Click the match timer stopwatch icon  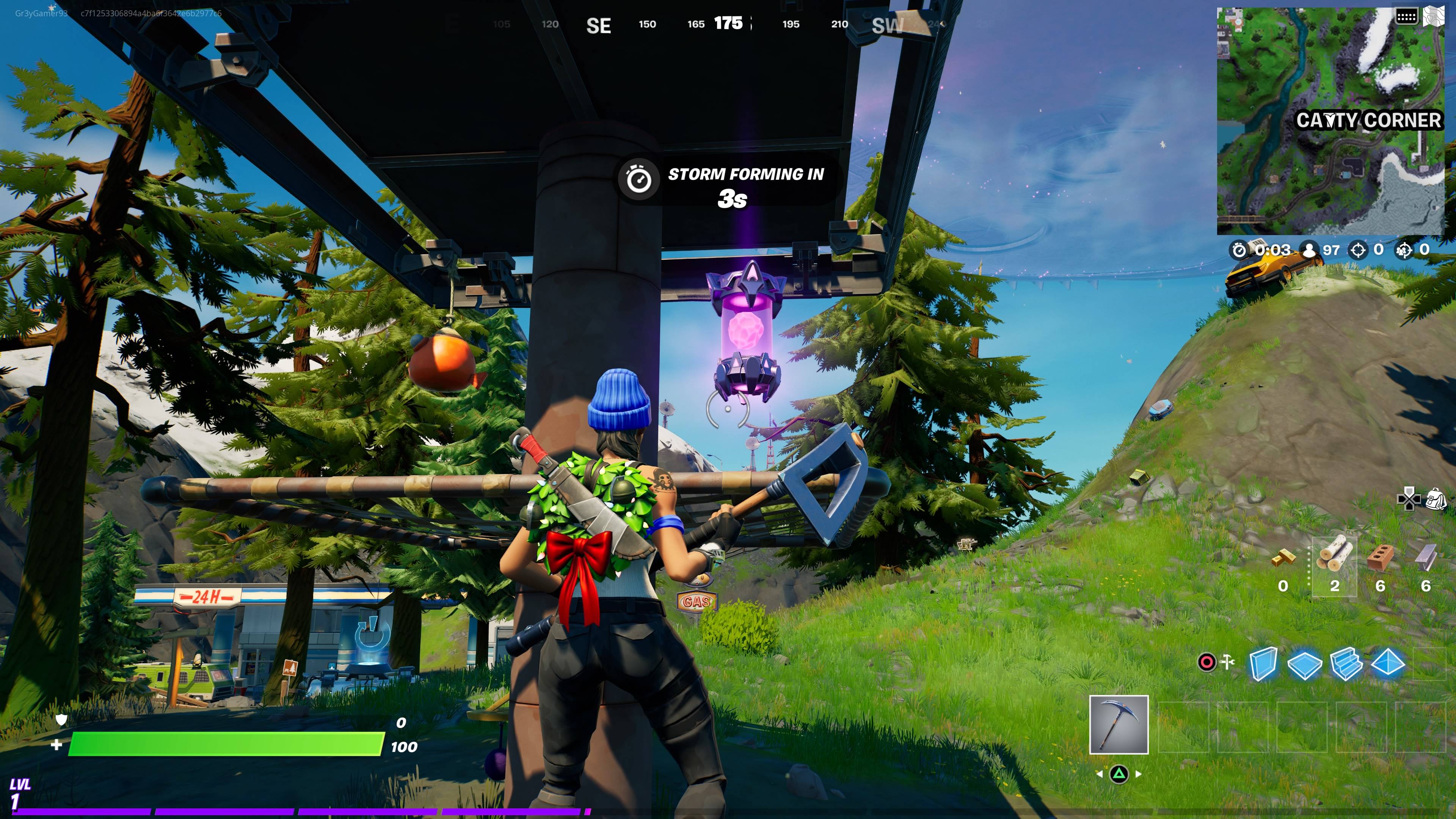[x=1239, y=250]
